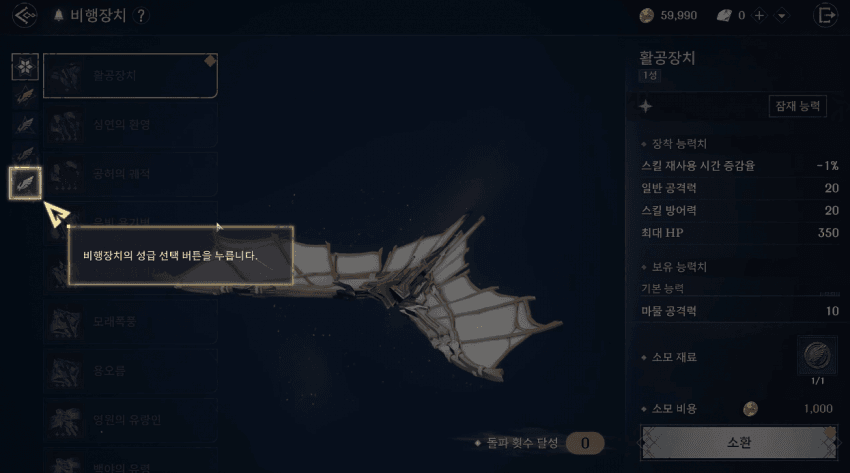
Task: Open the 비행장치 help question mark
Action: tap(141, 15)
